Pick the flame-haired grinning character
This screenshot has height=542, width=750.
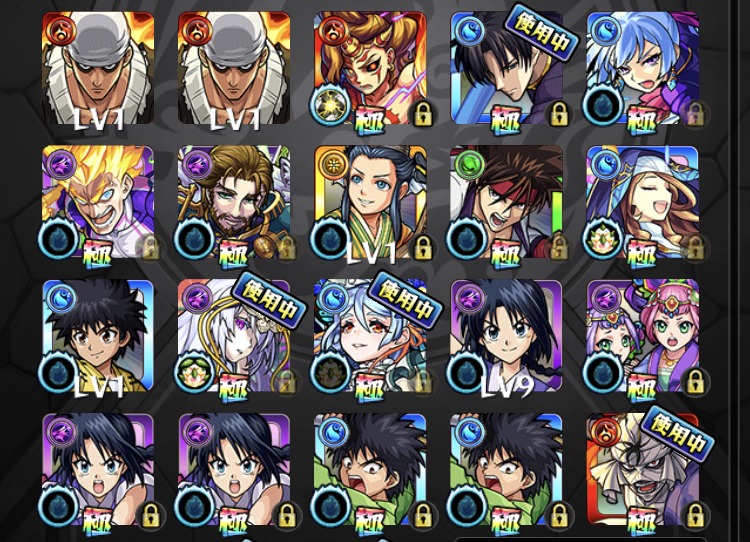[98, 202]
